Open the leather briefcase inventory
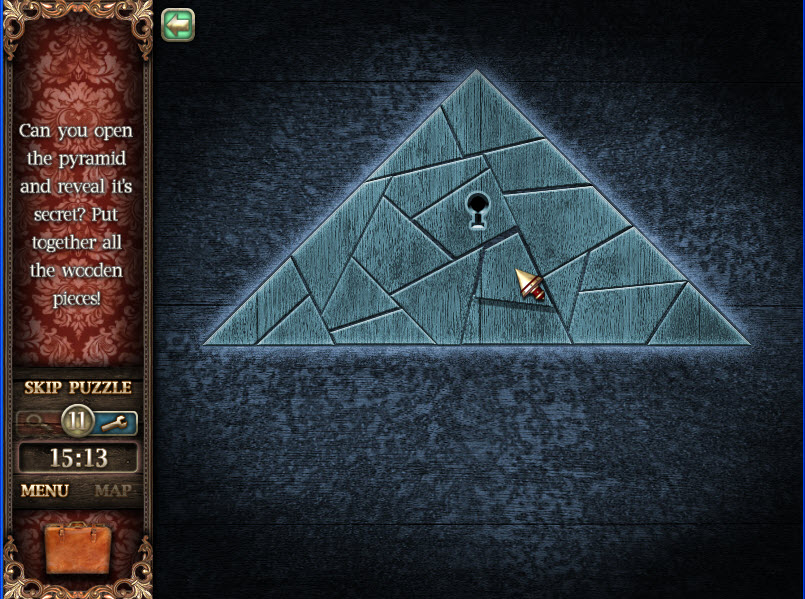The width and height of the screenshot is (805, 599). [78, 549]
